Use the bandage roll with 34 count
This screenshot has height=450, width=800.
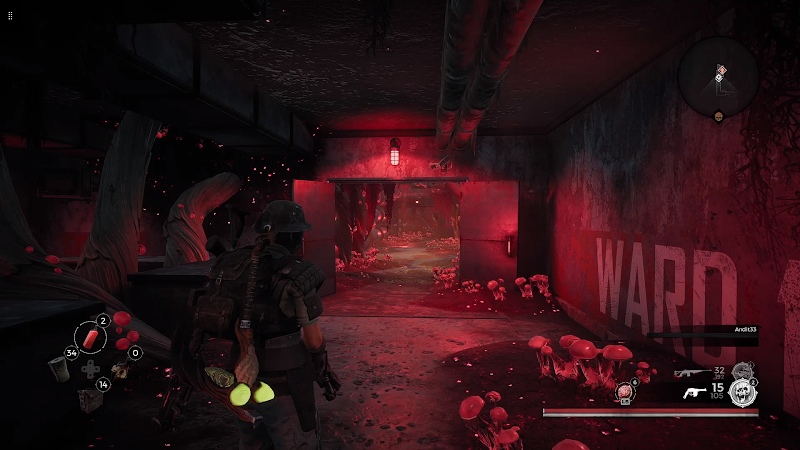click(61, 368)
